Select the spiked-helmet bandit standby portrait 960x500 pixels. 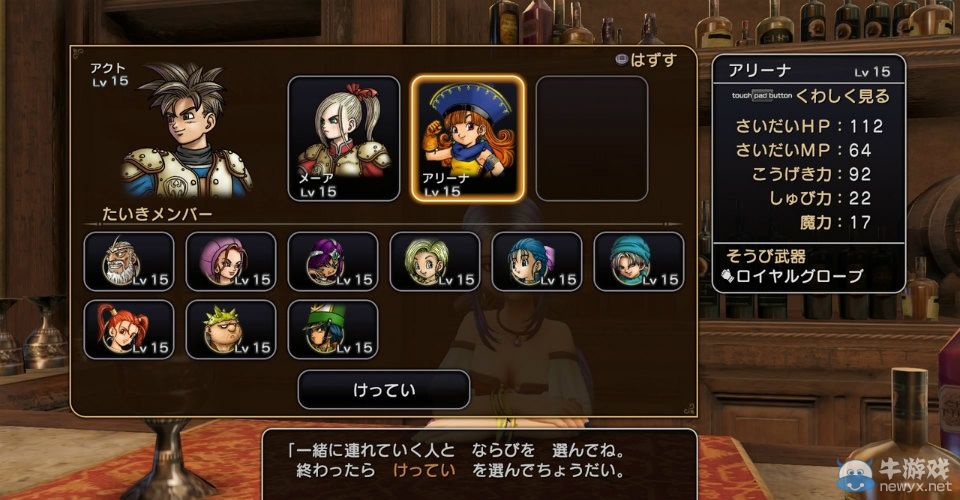[231, 330]
